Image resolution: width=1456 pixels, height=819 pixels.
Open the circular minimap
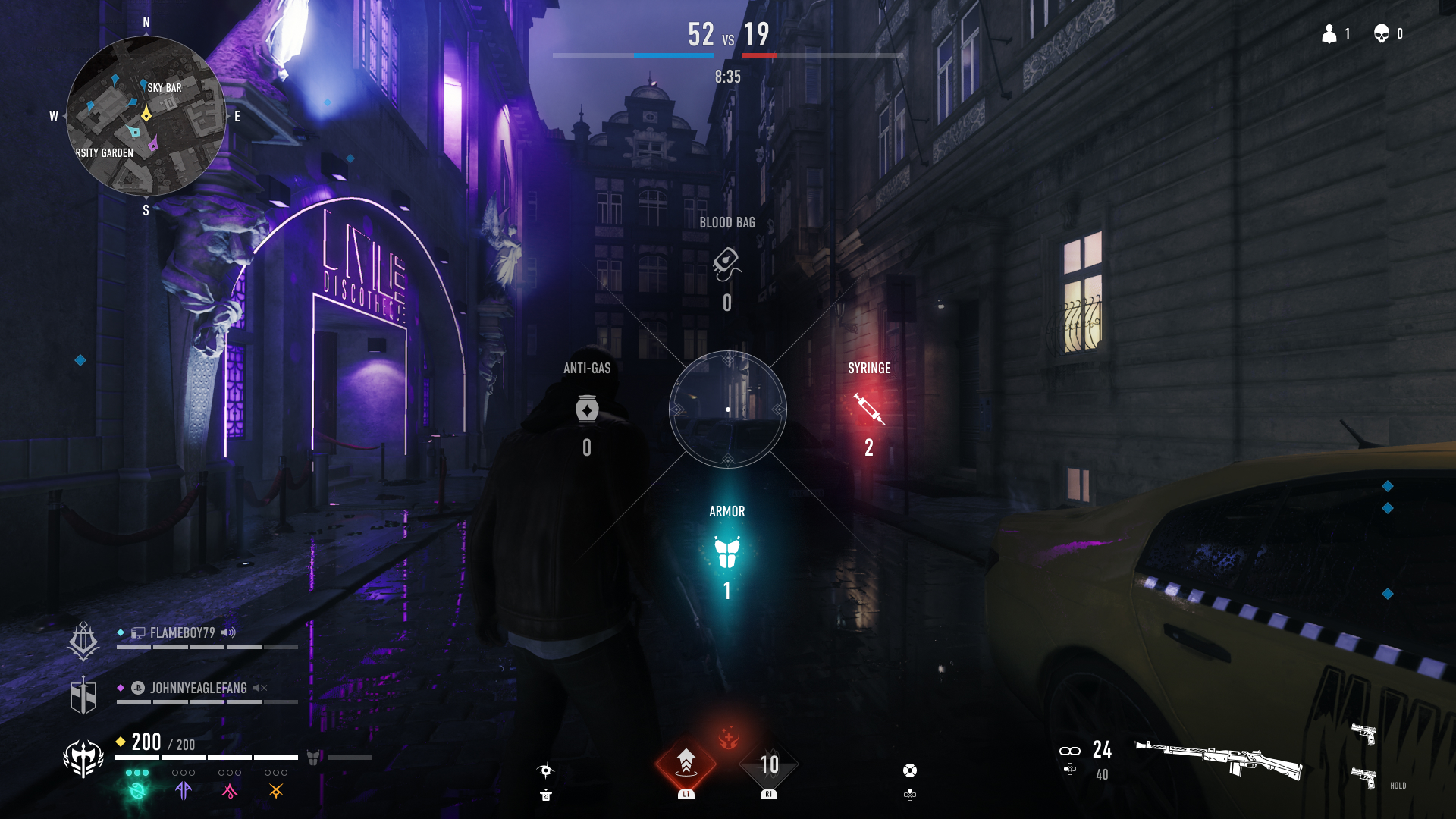146,116
